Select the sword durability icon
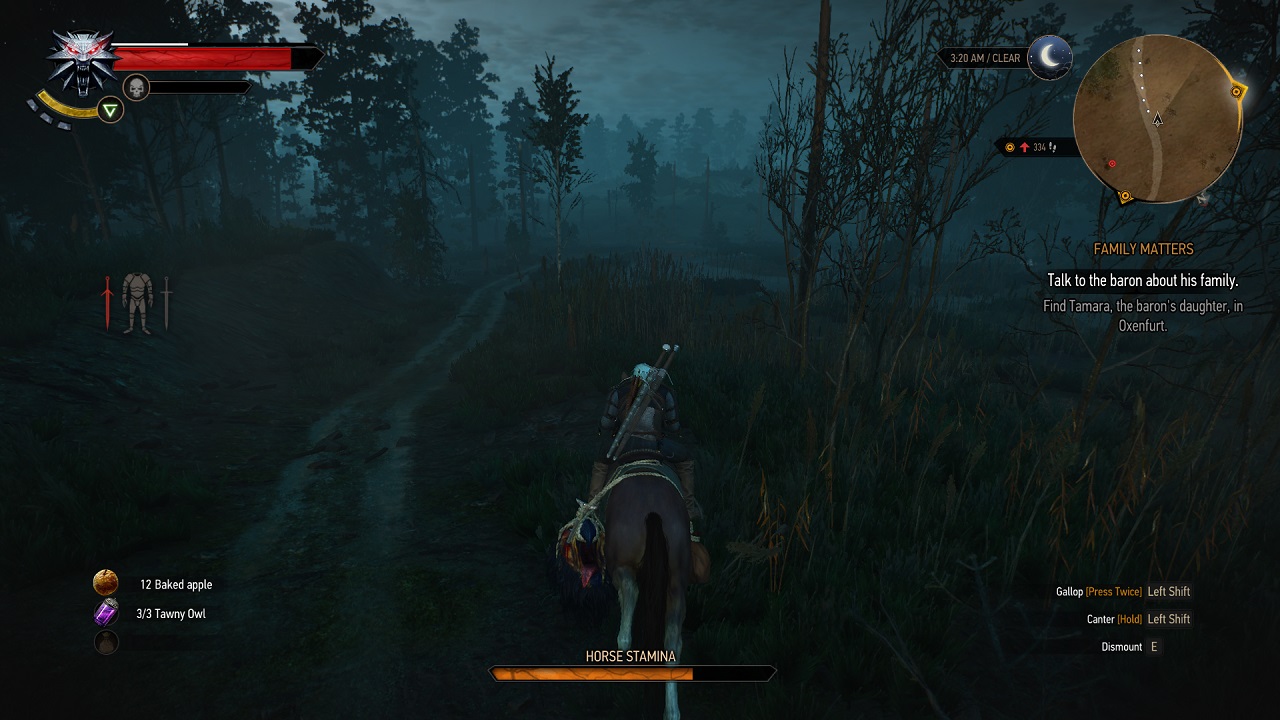This screenshot has width=1280, height=720. pos(168,300)
